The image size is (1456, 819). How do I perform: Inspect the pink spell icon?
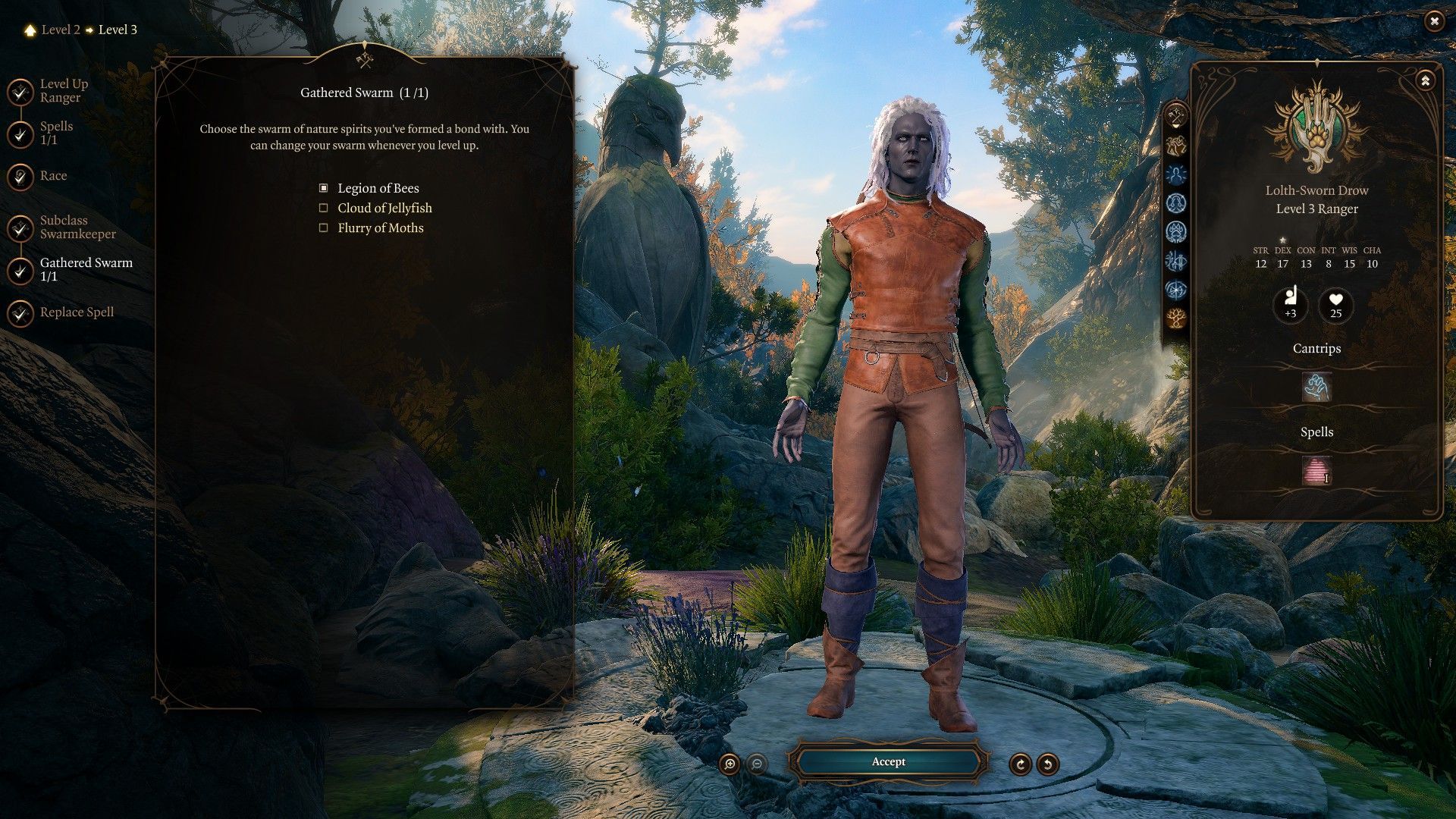click(1316, 470)
